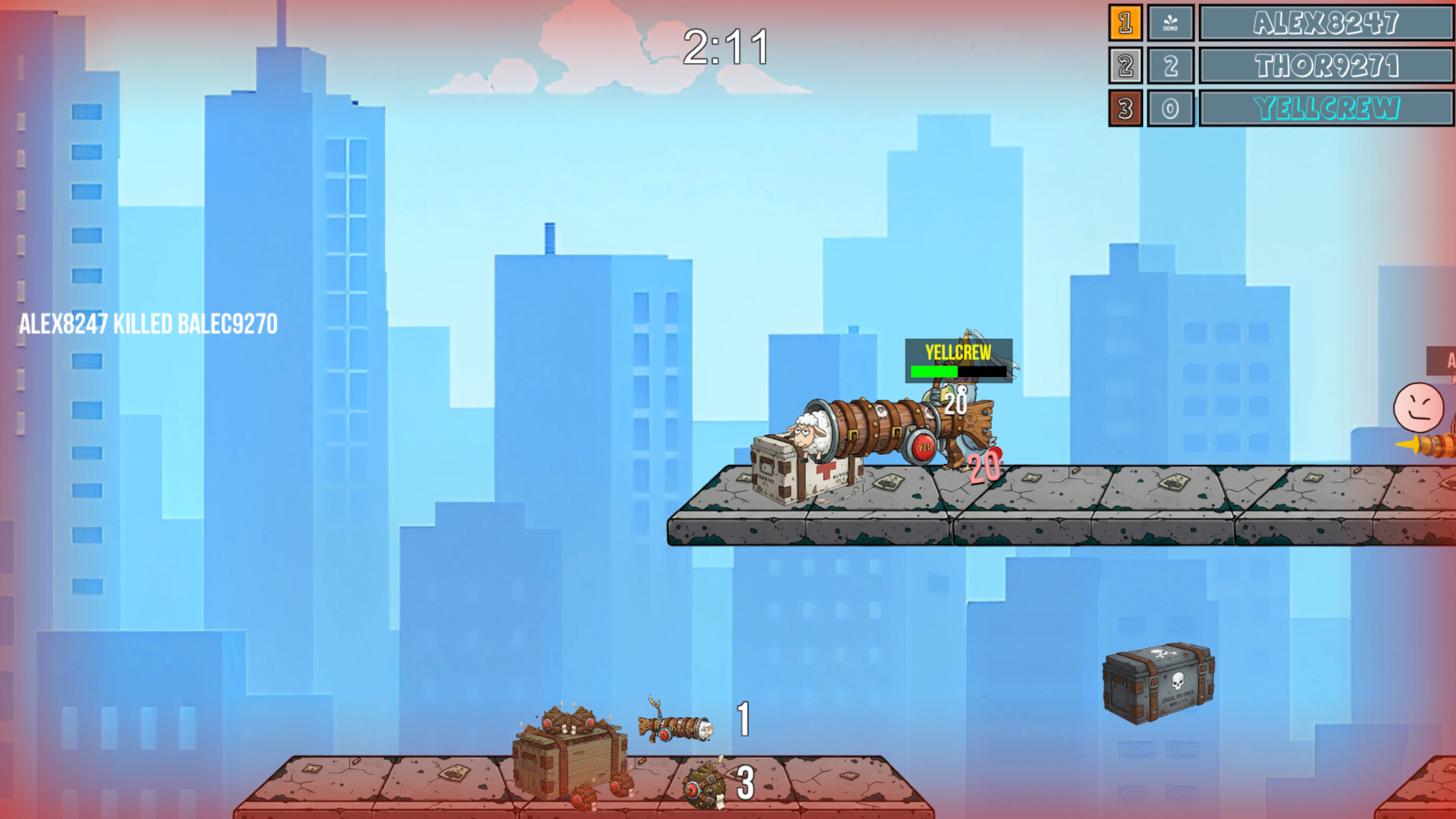Click the silver rank 2 badge

coord(1125,66)
